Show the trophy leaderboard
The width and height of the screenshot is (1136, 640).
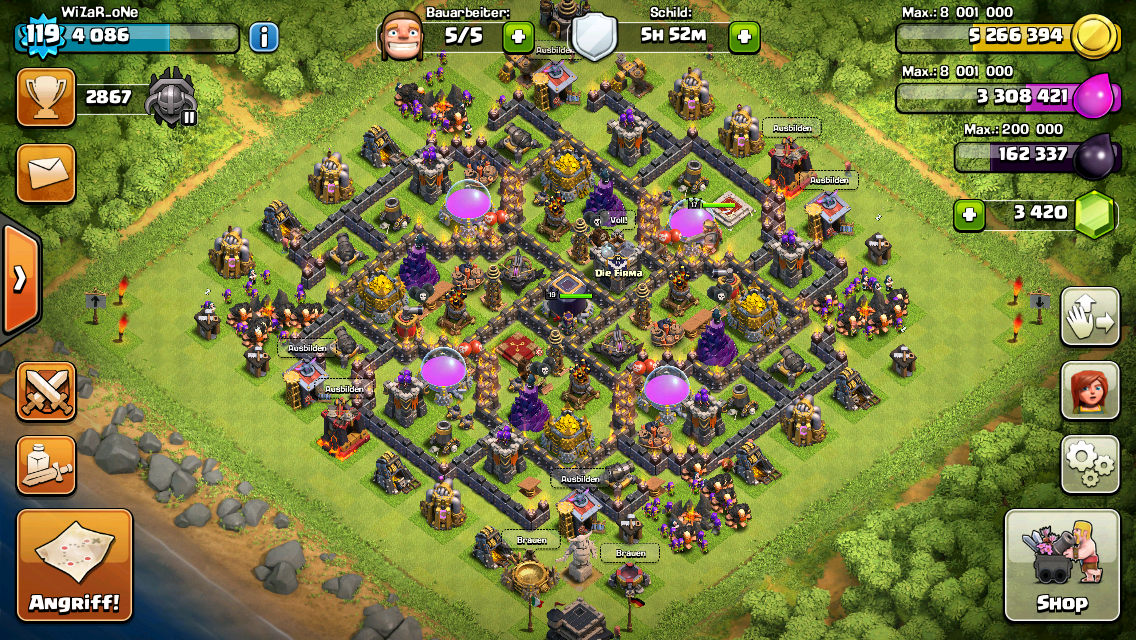46,97
